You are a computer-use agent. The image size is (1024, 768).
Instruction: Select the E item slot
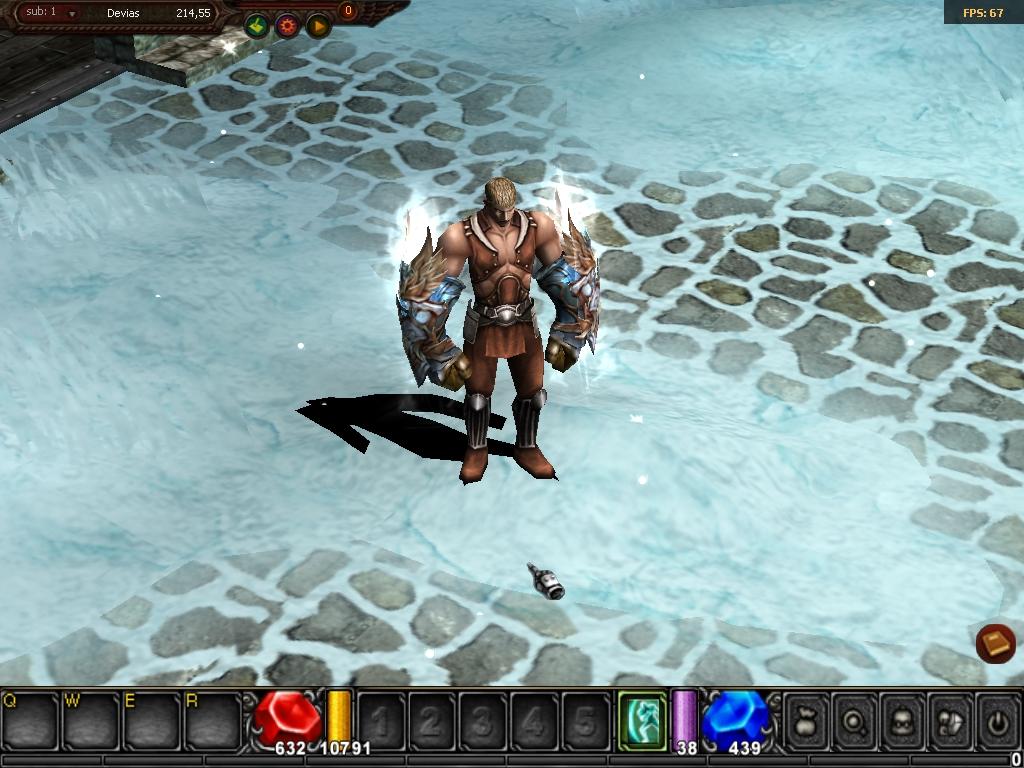click(150, 719)
